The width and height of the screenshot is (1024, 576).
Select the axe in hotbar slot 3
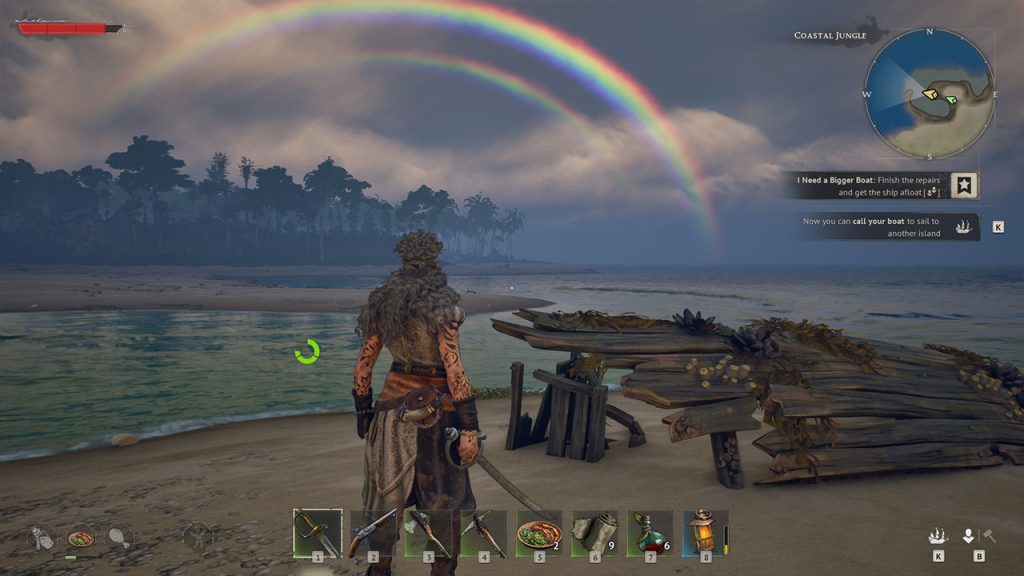[429, 532]
